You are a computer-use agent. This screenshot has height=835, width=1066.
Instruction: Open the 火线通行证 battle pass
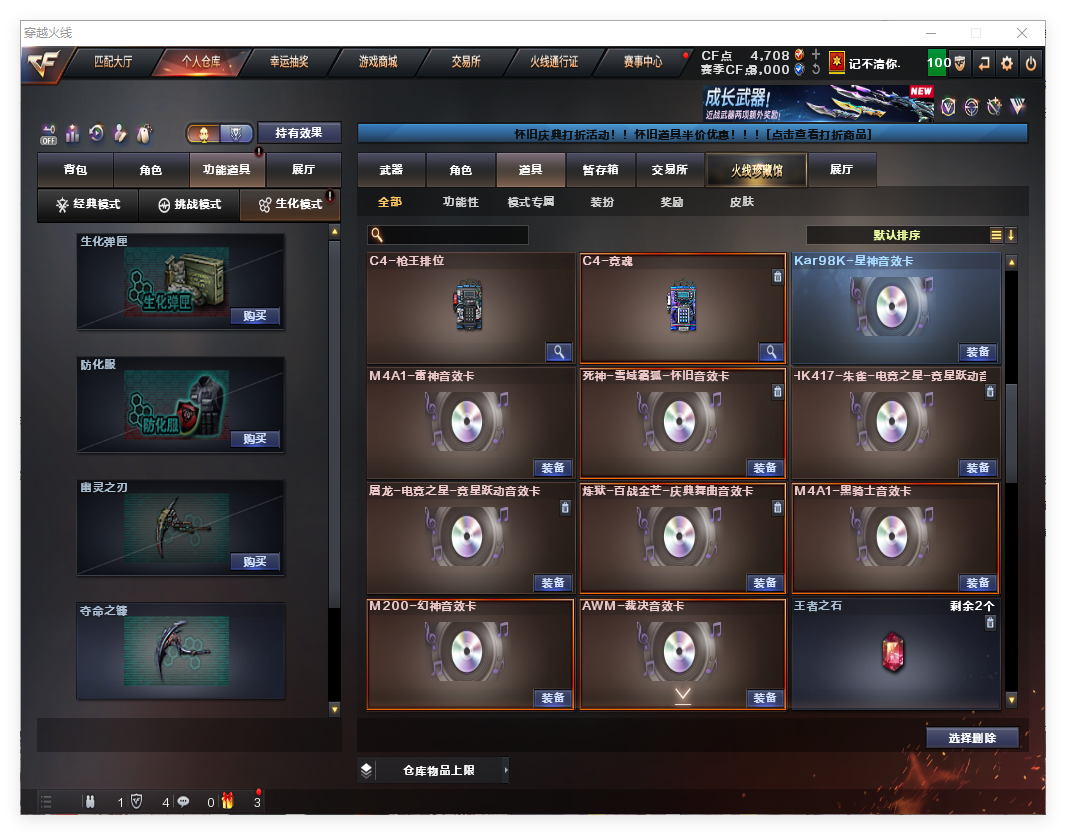554,62
